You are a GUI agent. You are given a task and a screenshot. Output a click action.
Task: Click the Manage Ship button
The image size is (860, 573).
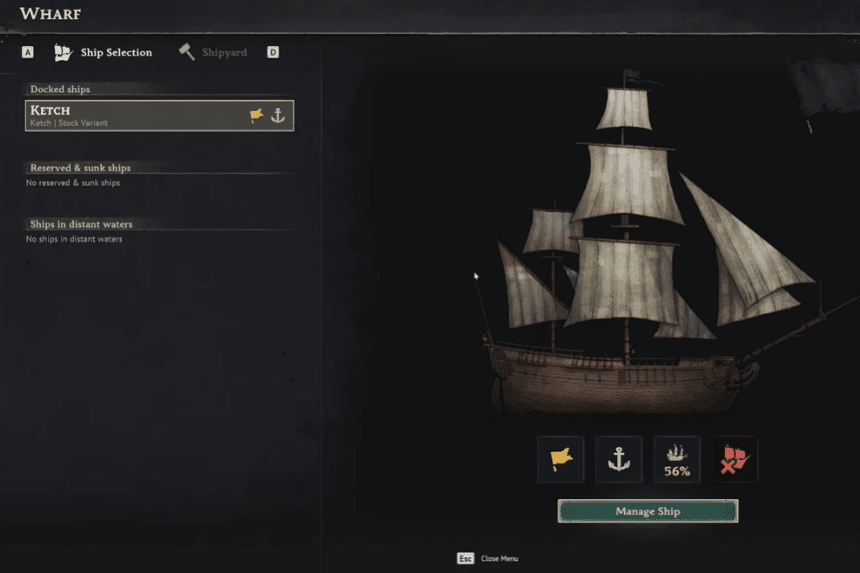click(647, 511)
